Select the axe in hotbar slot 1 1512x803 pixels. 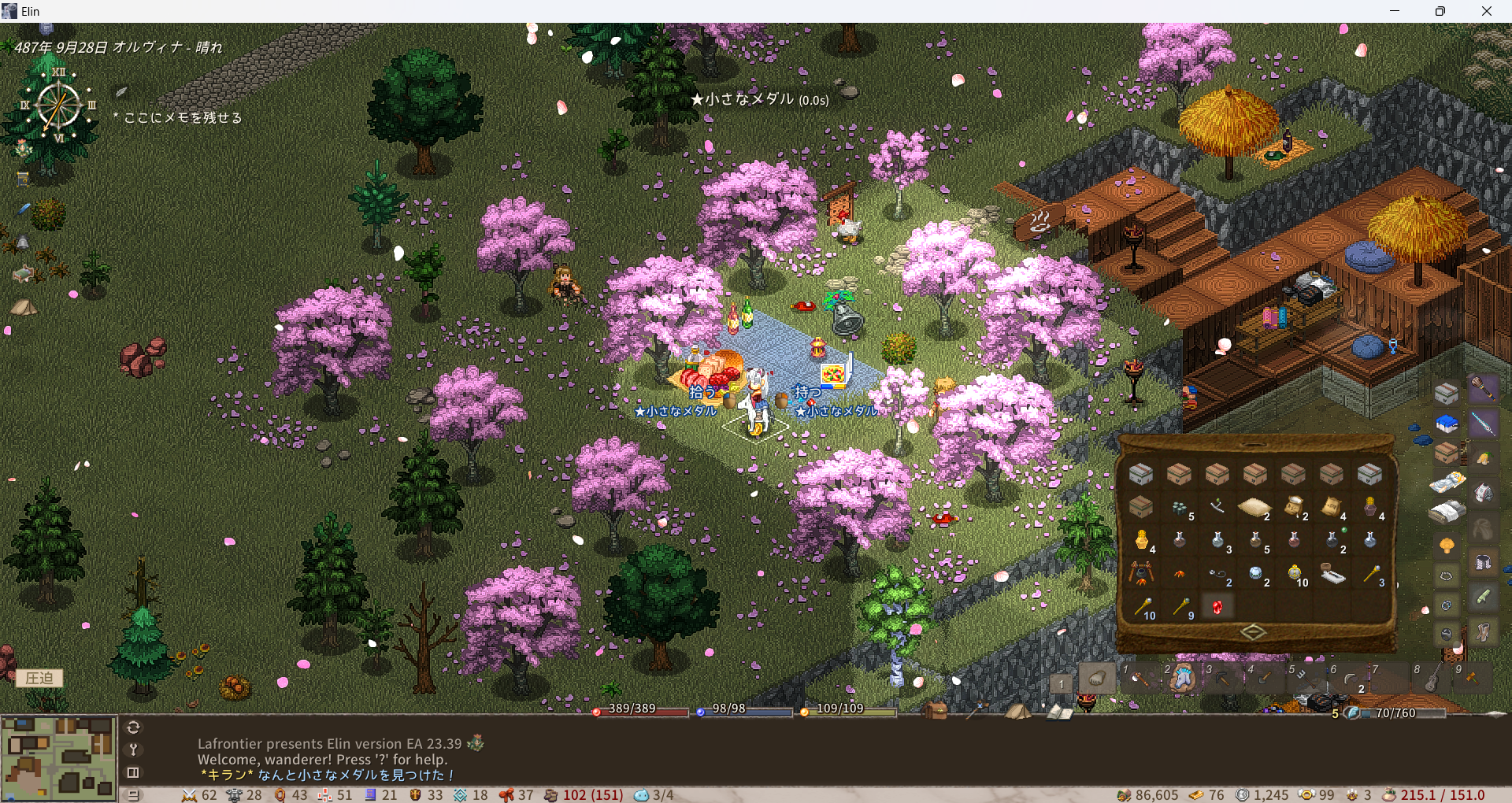point(1139,678)
